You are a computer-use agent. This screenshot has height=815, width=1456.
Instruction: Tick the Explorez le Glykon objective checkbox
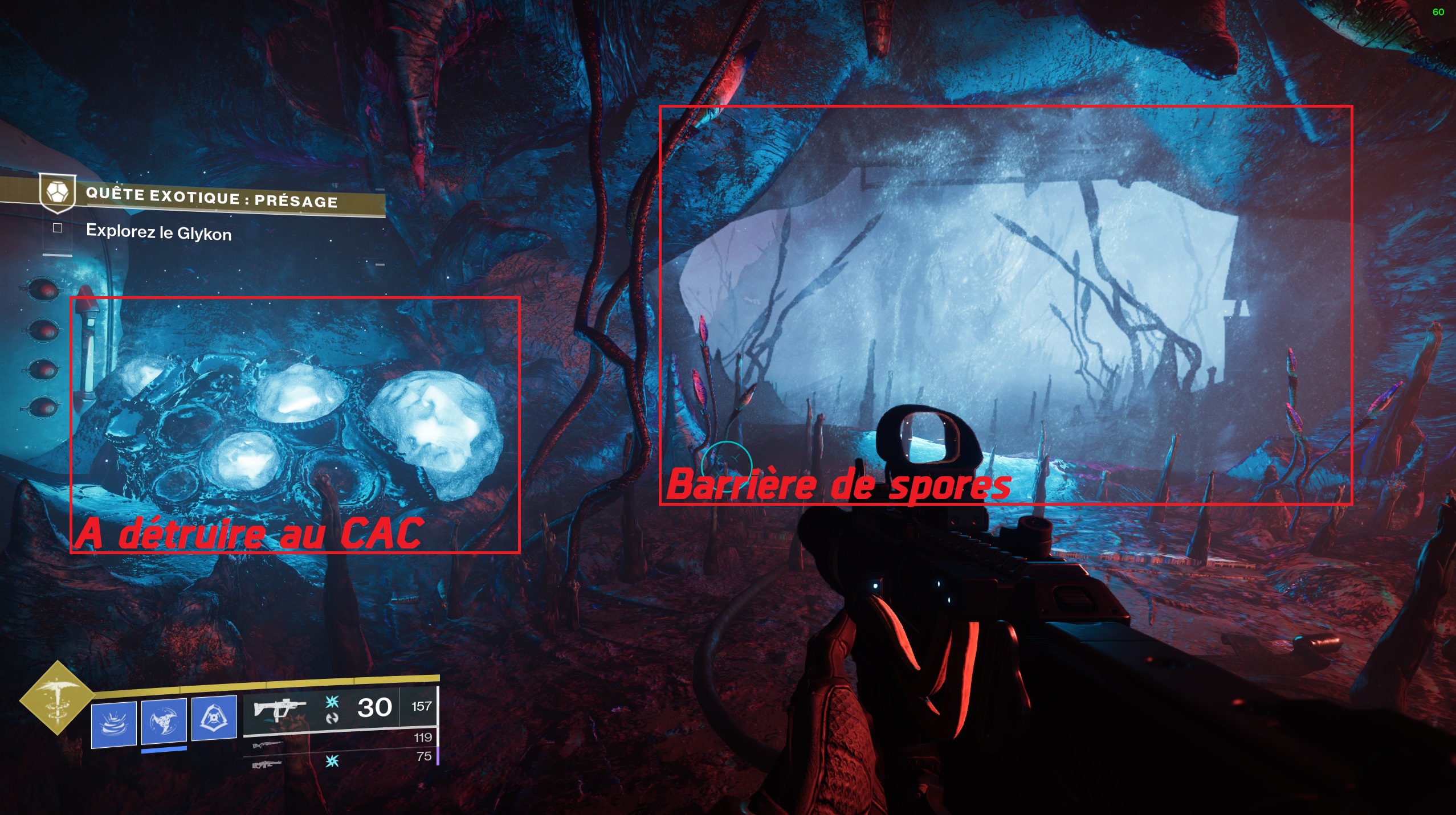tap(58, 228)
